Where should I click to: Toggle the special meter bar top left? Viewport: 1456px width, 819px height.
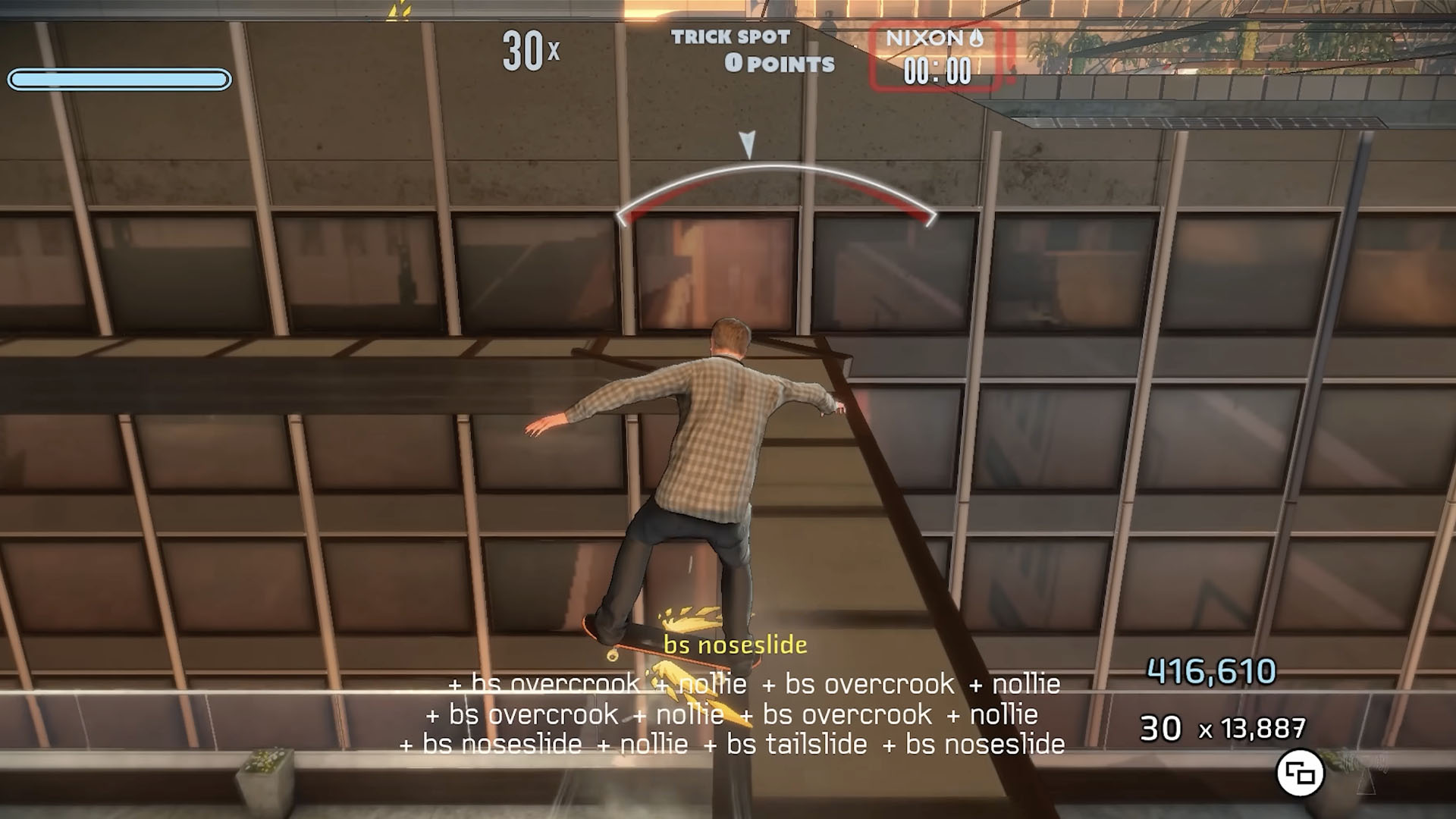(119, 77)
